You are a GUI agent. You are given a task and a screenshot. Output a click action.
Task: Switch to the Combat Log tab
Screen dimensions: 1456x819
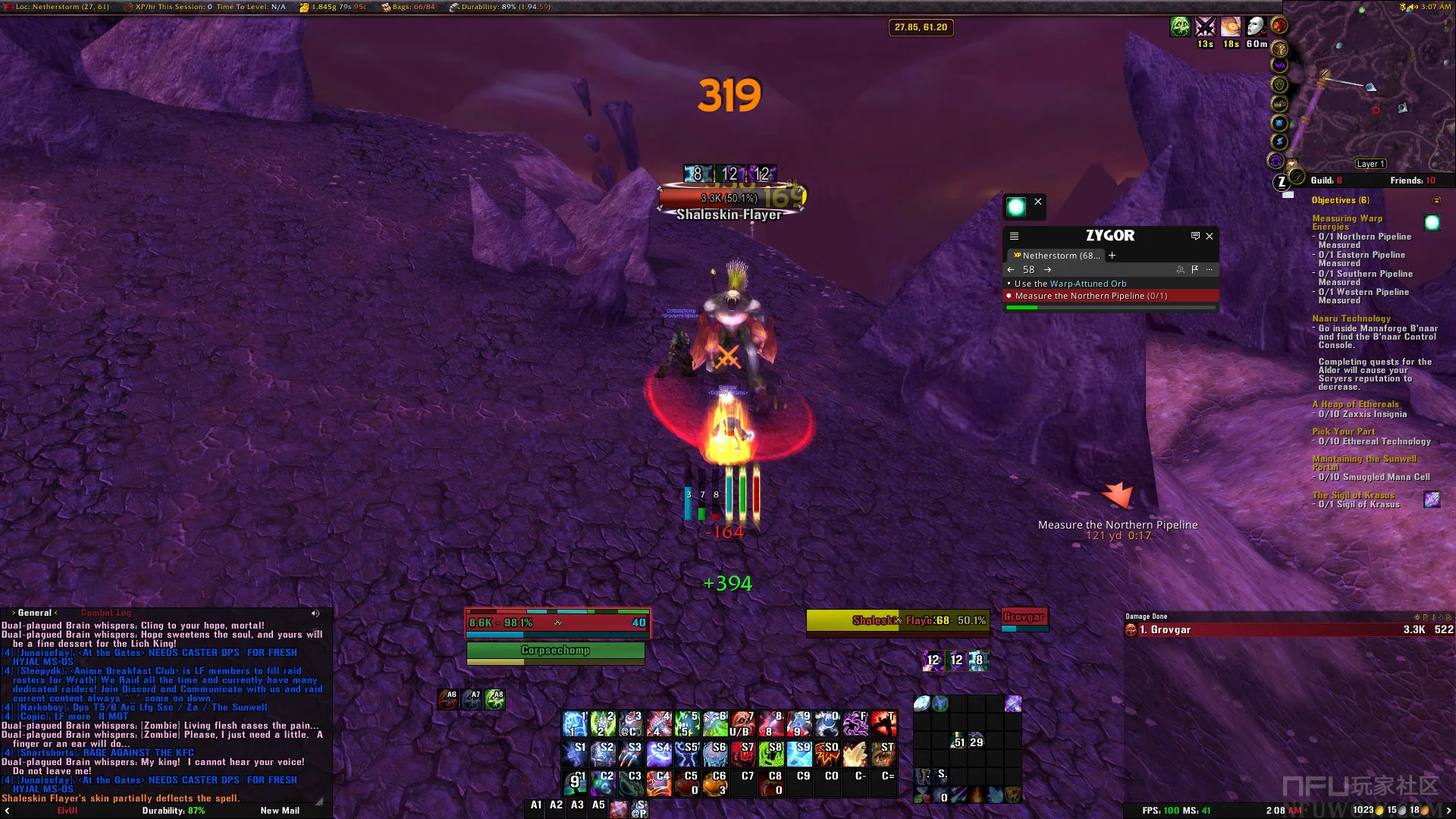click(x=106, y=613)
